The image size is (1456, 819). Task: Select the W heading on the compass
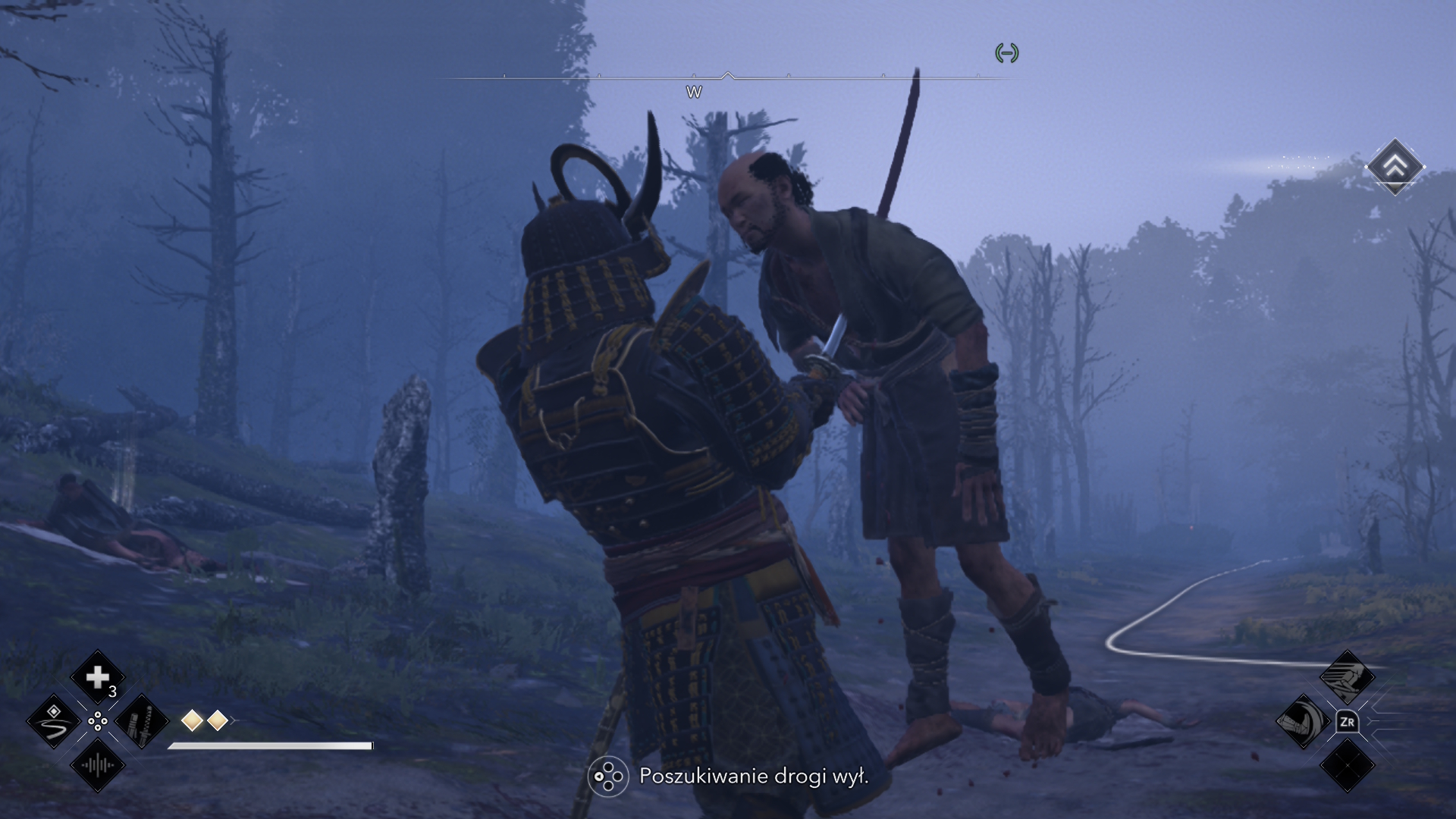click(694, 93)
